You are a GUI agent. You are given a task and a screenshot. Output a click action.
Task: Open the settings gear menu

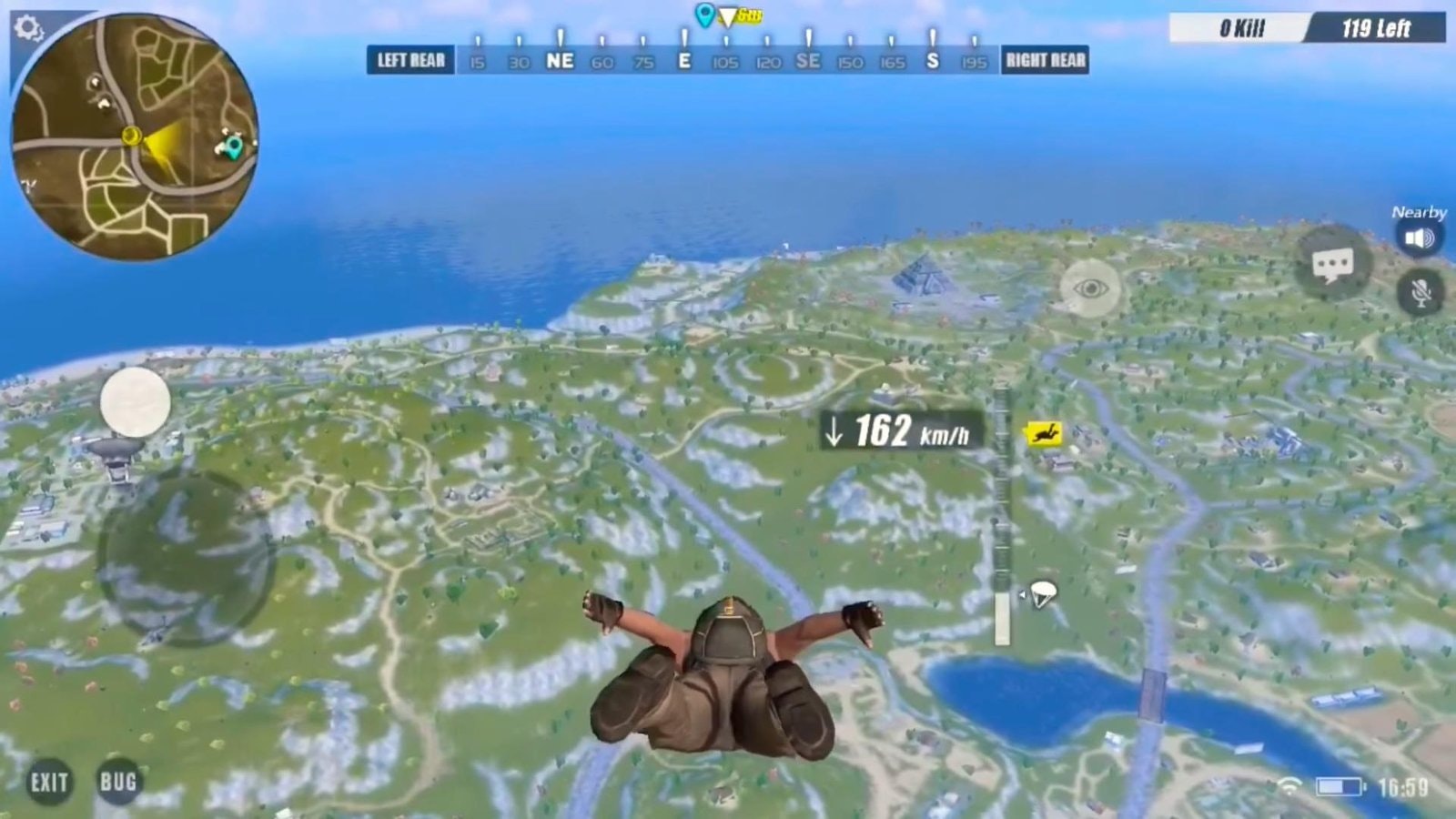[x=27, y=27]
